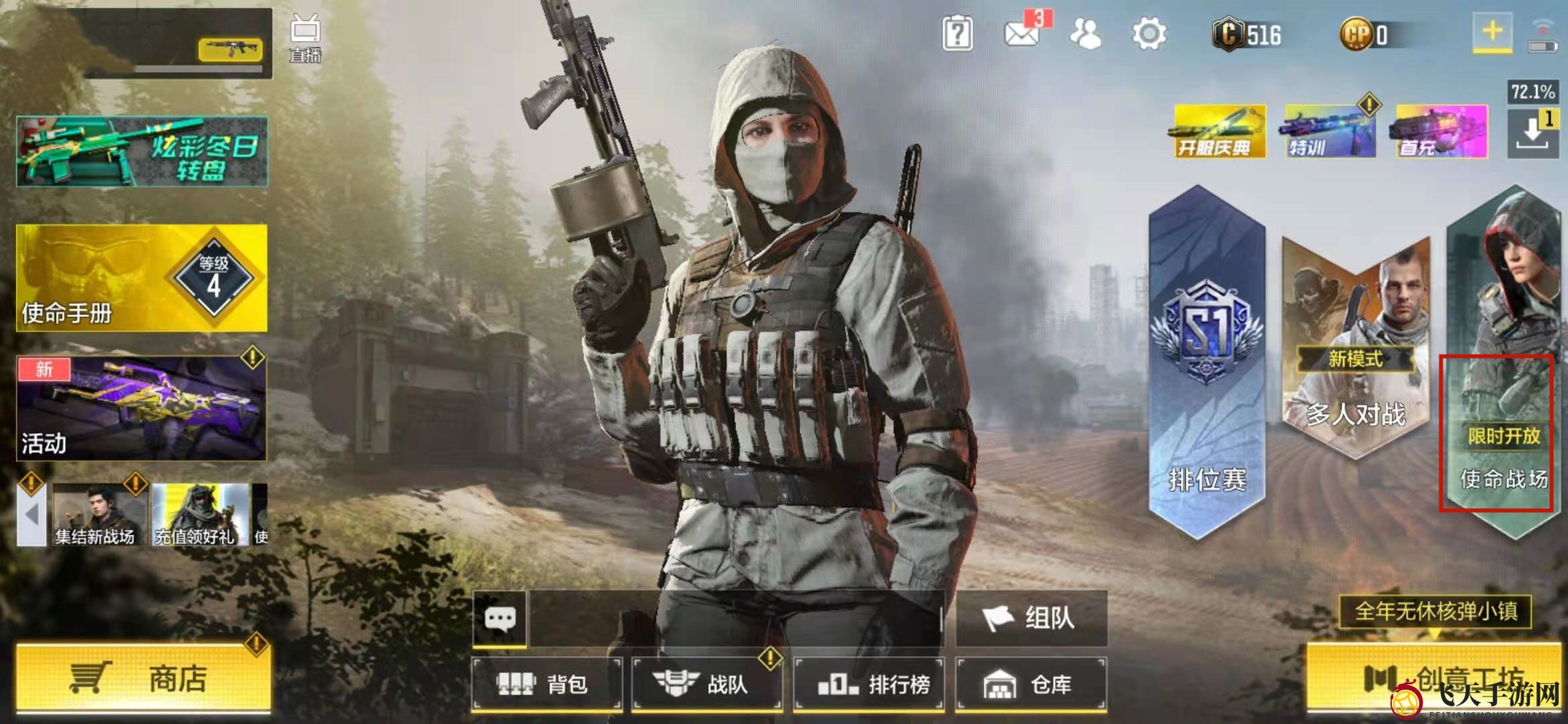Viewport: 1568px width, 724px height.
Task: Open the gear settings icon
Action: [x=1149, y=34]
